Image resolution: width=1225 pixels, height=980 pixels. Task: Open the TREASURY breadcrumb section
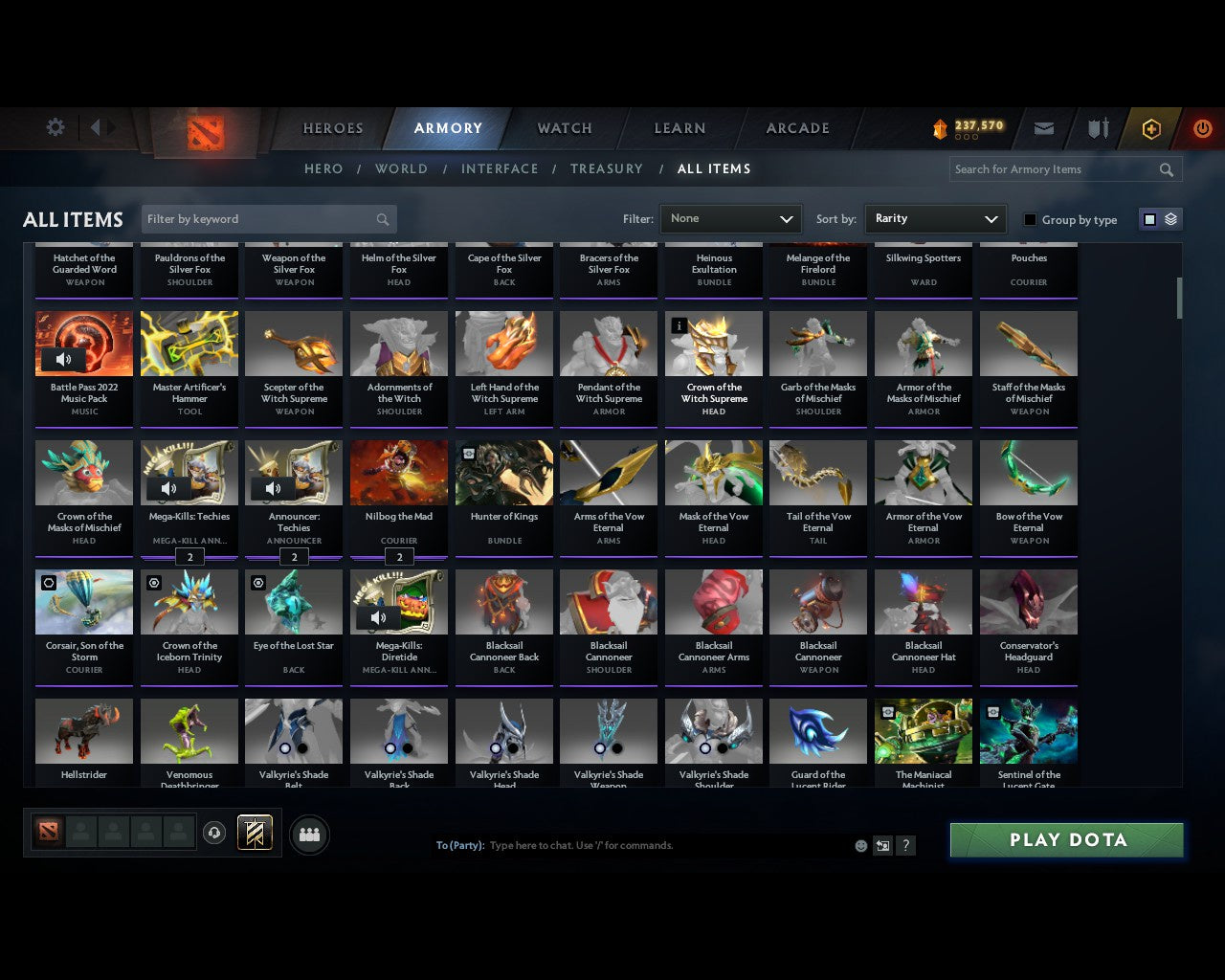[606, 168]
